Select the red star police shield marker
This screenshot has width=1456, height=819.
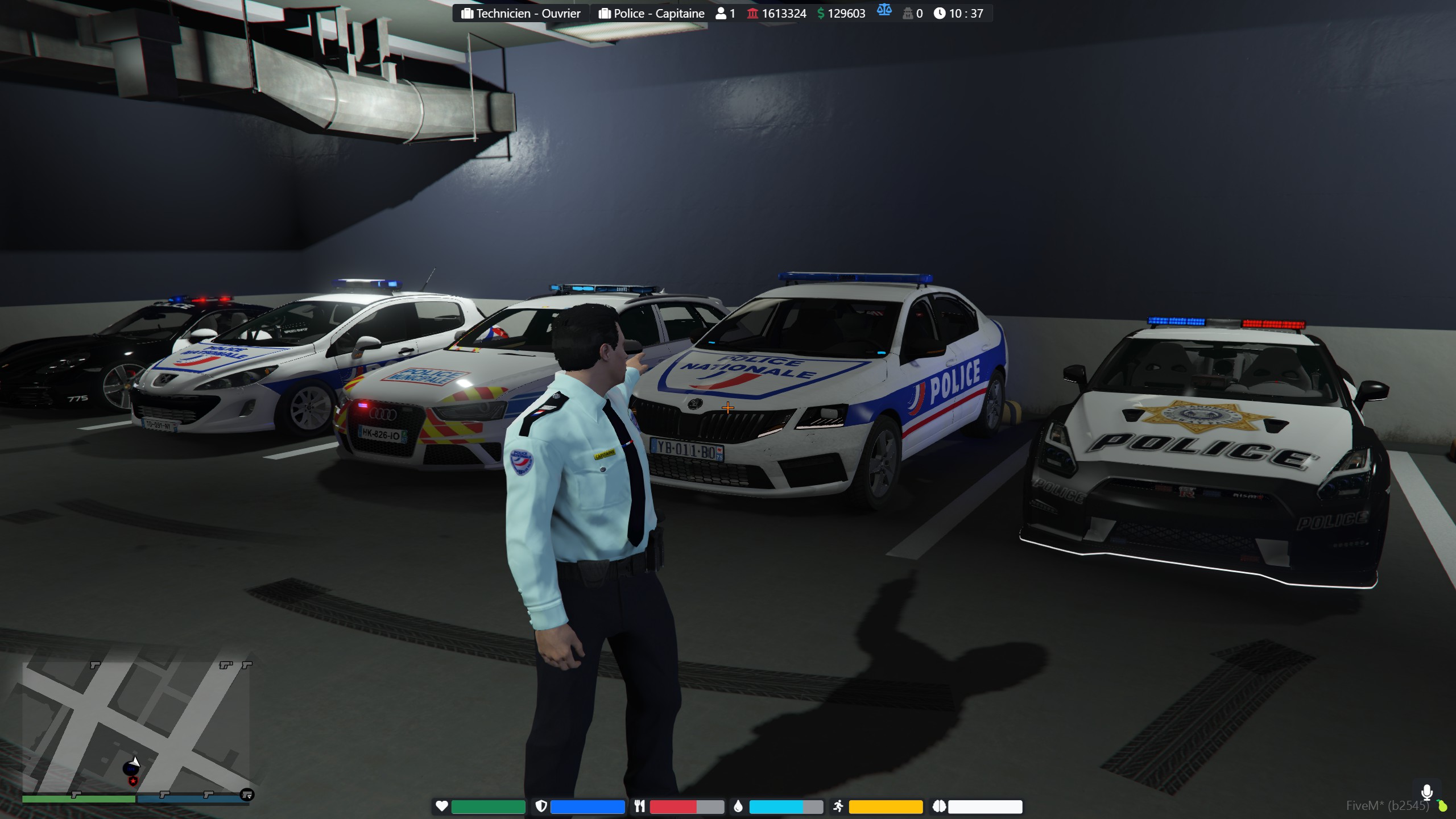pos(133,781)
